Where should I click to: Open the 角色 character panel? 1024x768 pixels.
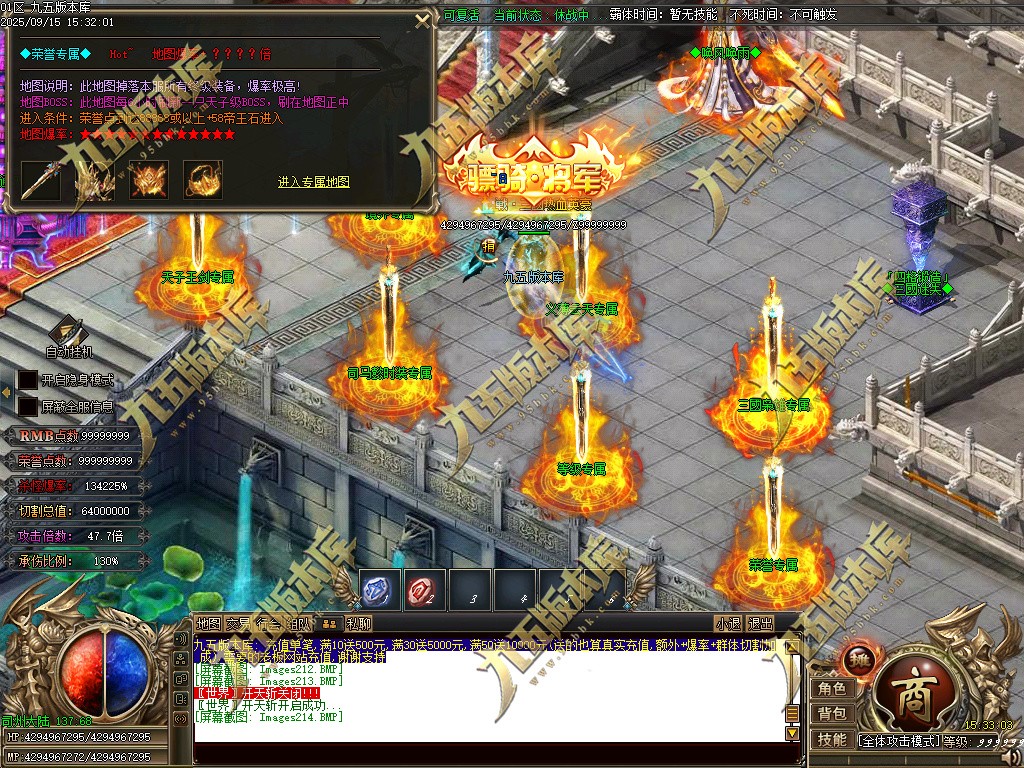pyautogui.click(x=832, y=688)
